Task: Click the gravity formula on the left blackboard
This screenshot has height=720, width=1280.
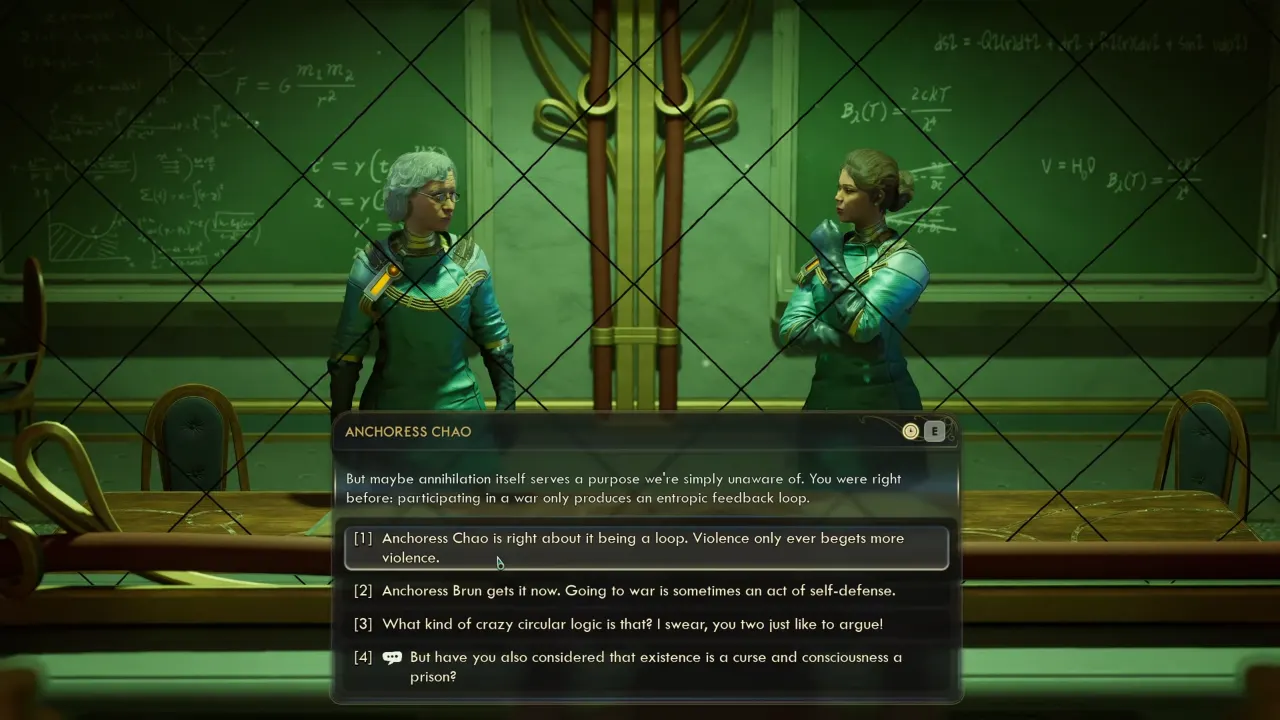Action: (x=290, y=85)
